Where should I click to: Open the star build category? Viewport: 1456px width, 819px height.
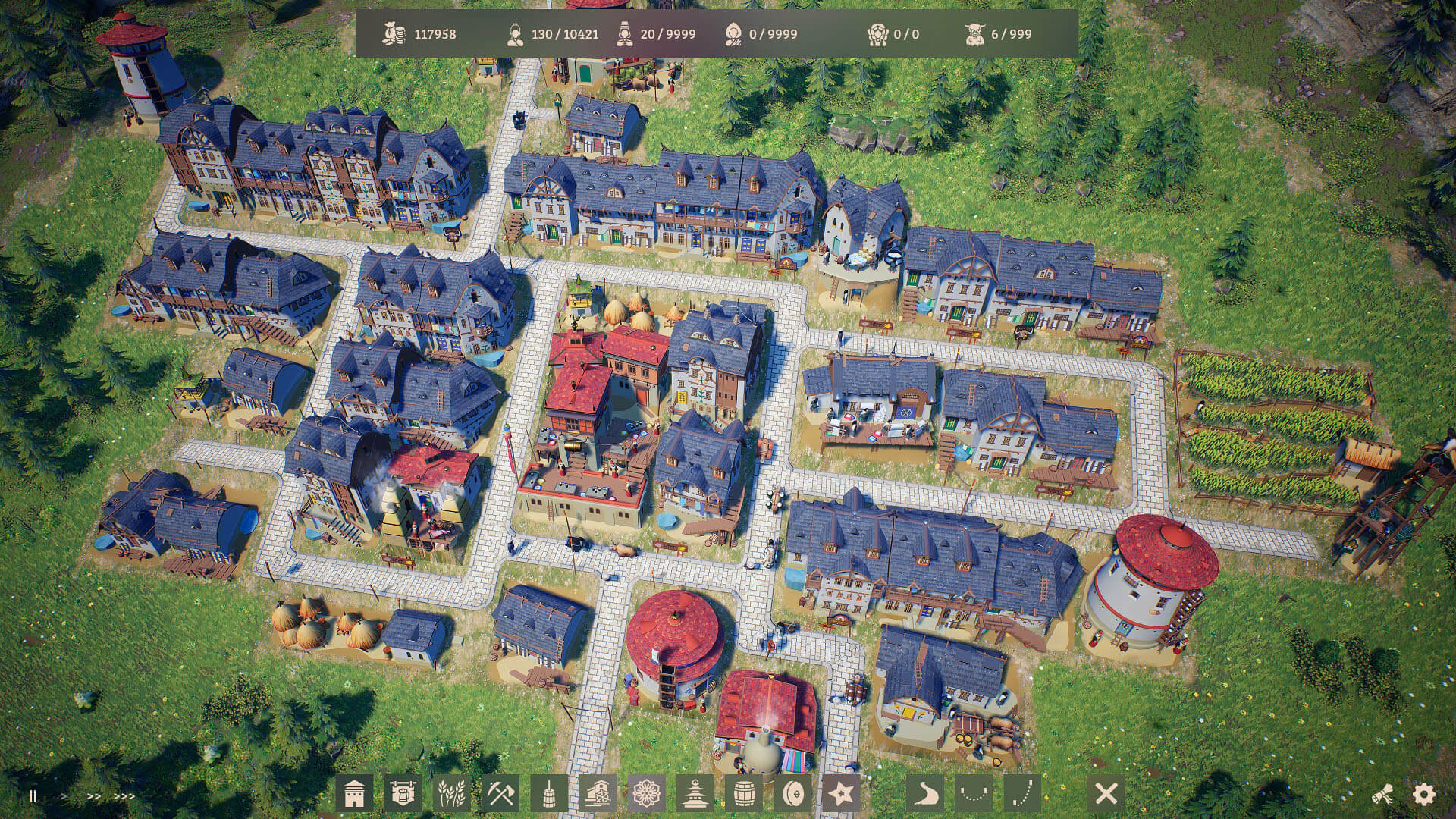click(840, 794)
